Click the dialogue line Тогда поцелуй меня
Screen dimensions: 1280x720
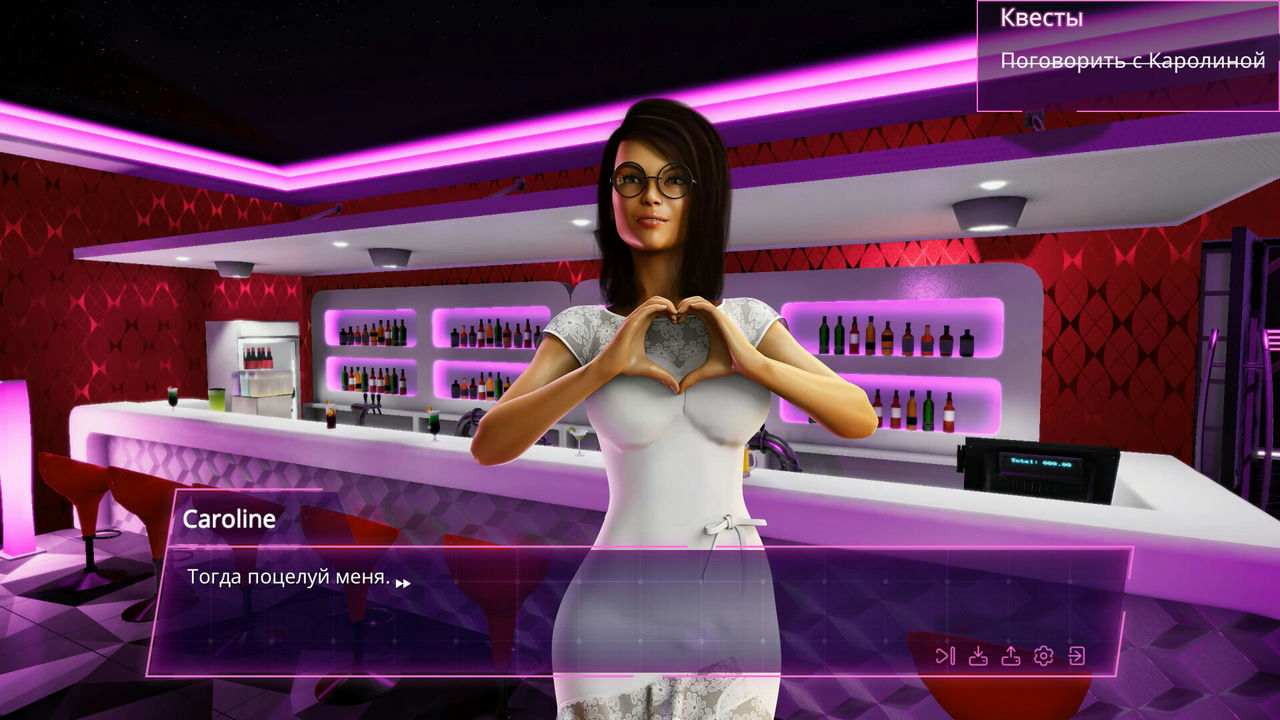click(289, 578)
